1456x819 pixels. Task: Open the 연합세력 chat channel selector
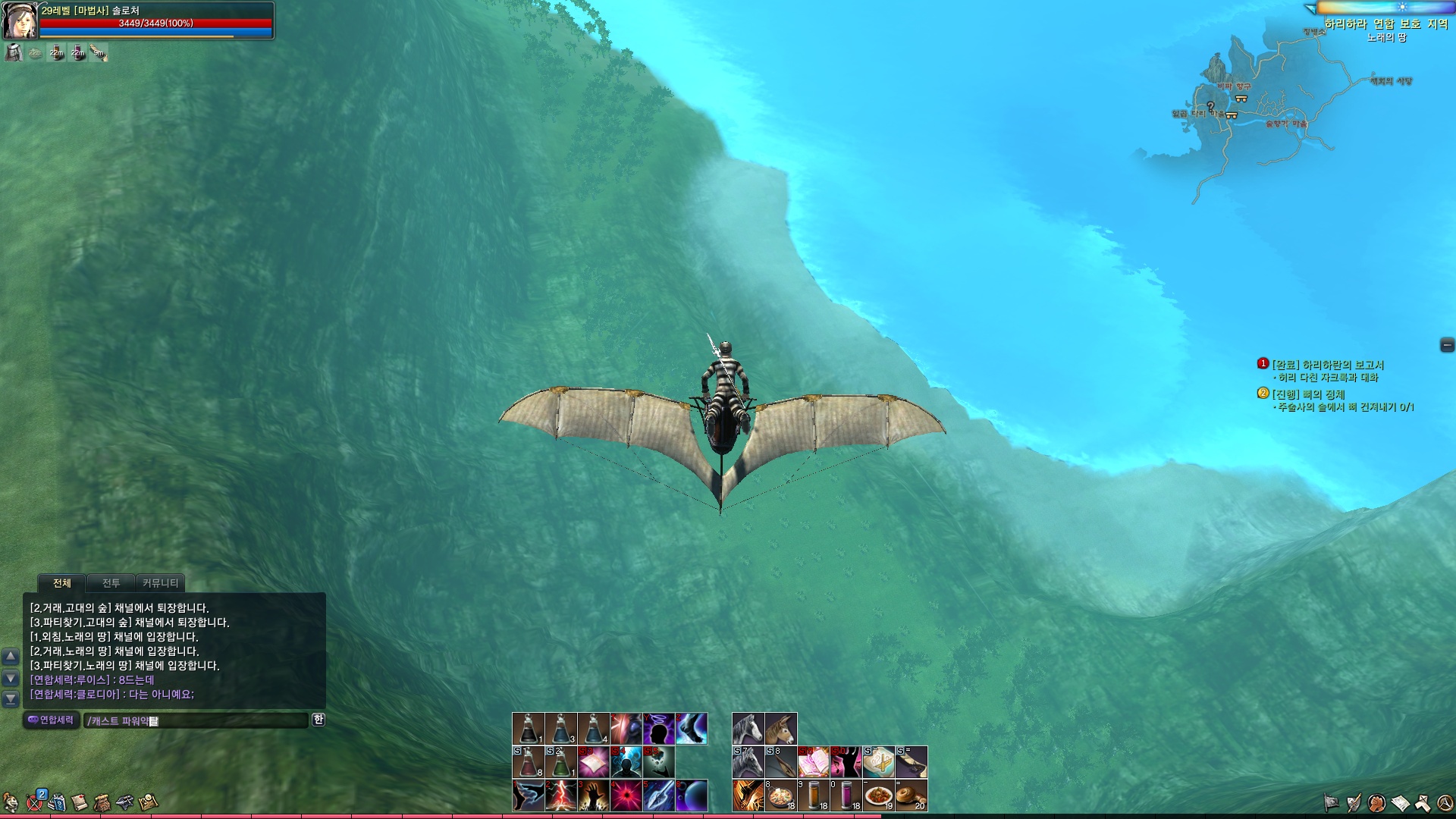(51, 720)
